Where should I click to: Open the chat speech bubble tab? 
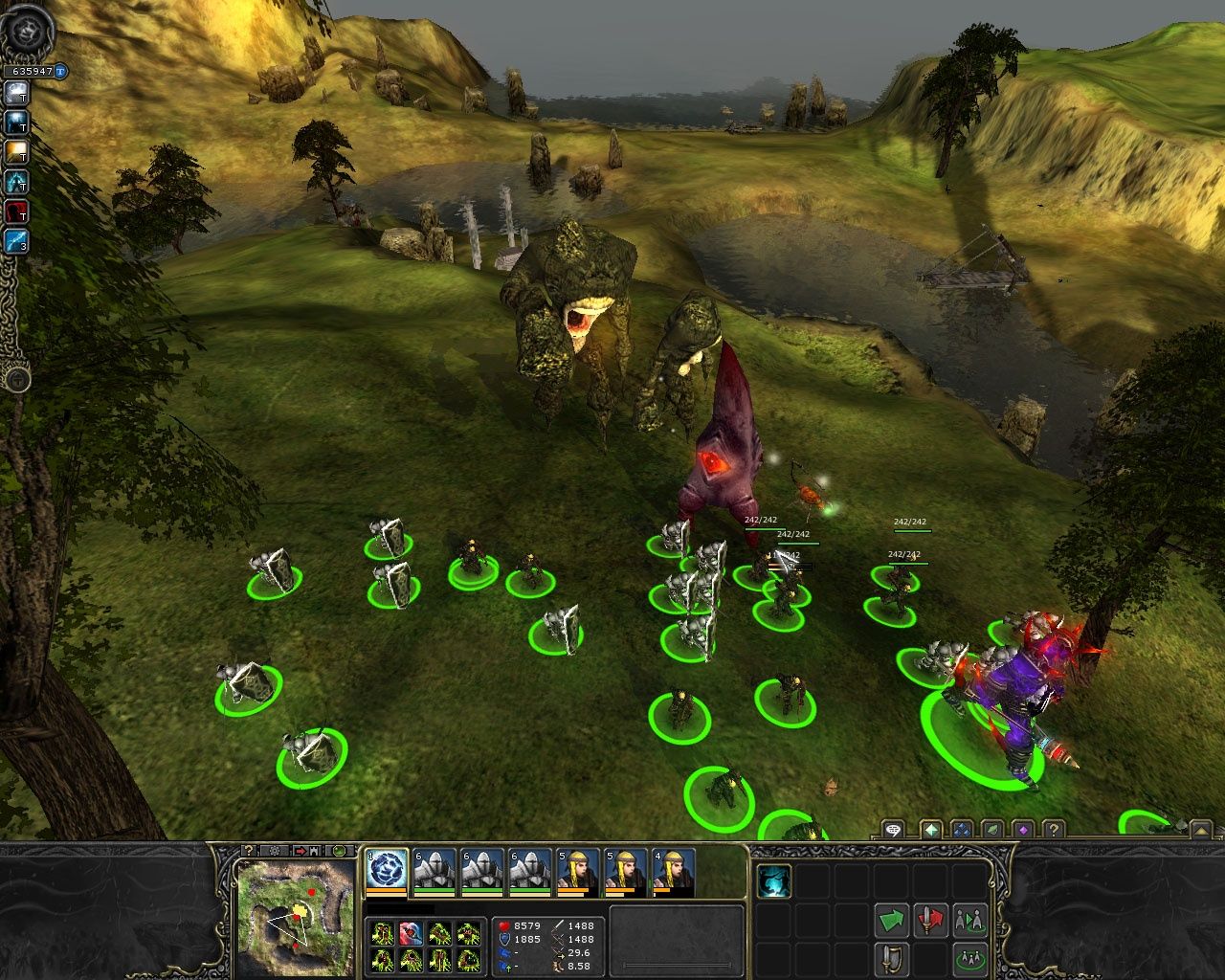coord(893,830)
